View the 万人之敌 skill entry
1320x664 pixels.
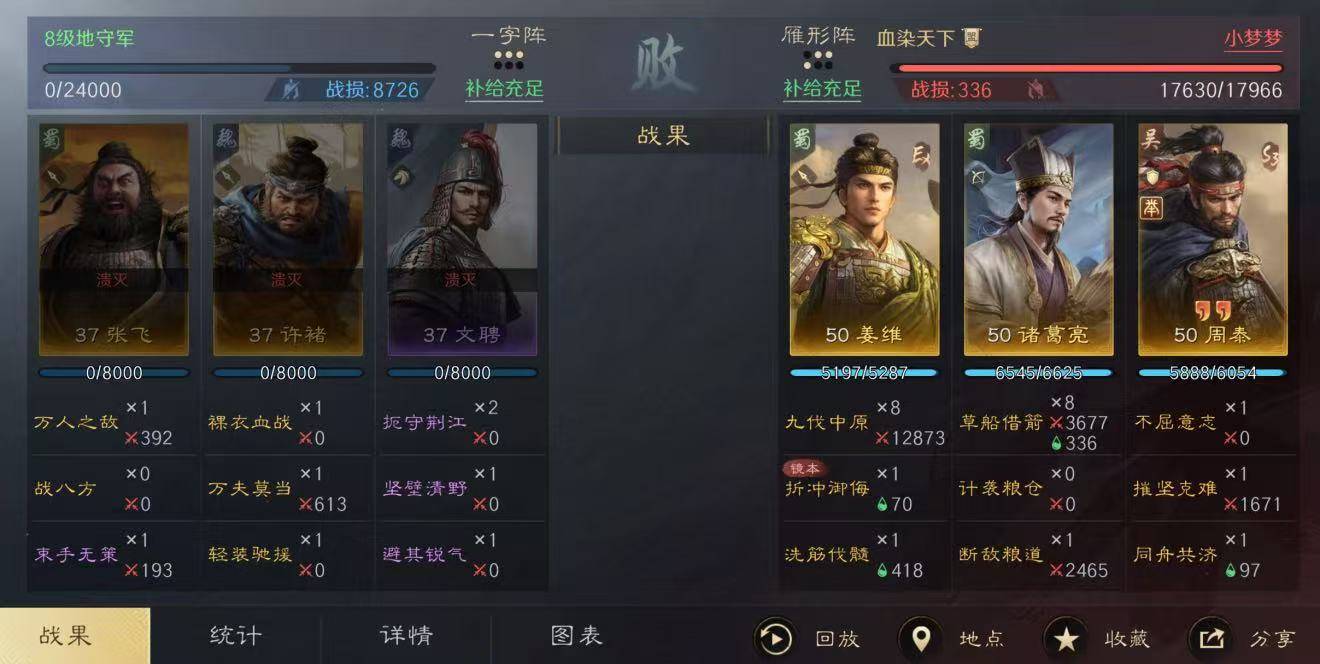76,422
